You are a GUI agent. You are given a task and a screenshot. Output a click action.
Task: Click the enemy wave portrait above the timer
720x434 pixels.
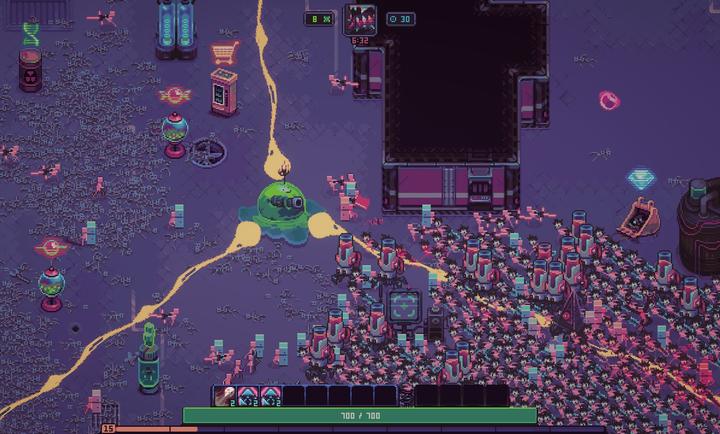click(360, 19)
